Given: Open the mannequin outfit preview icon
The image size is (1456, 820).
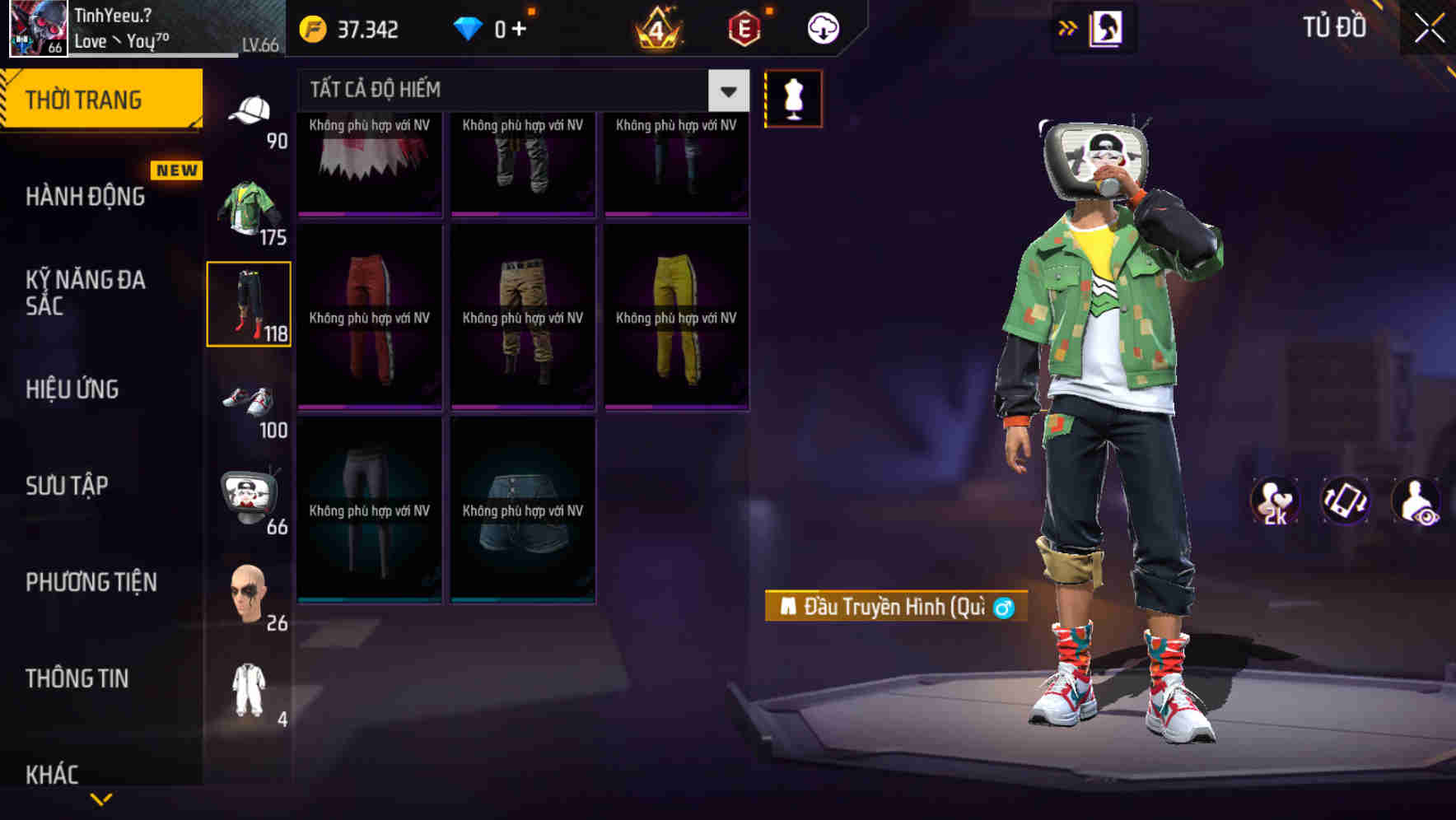Looking at the screenshot, I should click(793, 98).
